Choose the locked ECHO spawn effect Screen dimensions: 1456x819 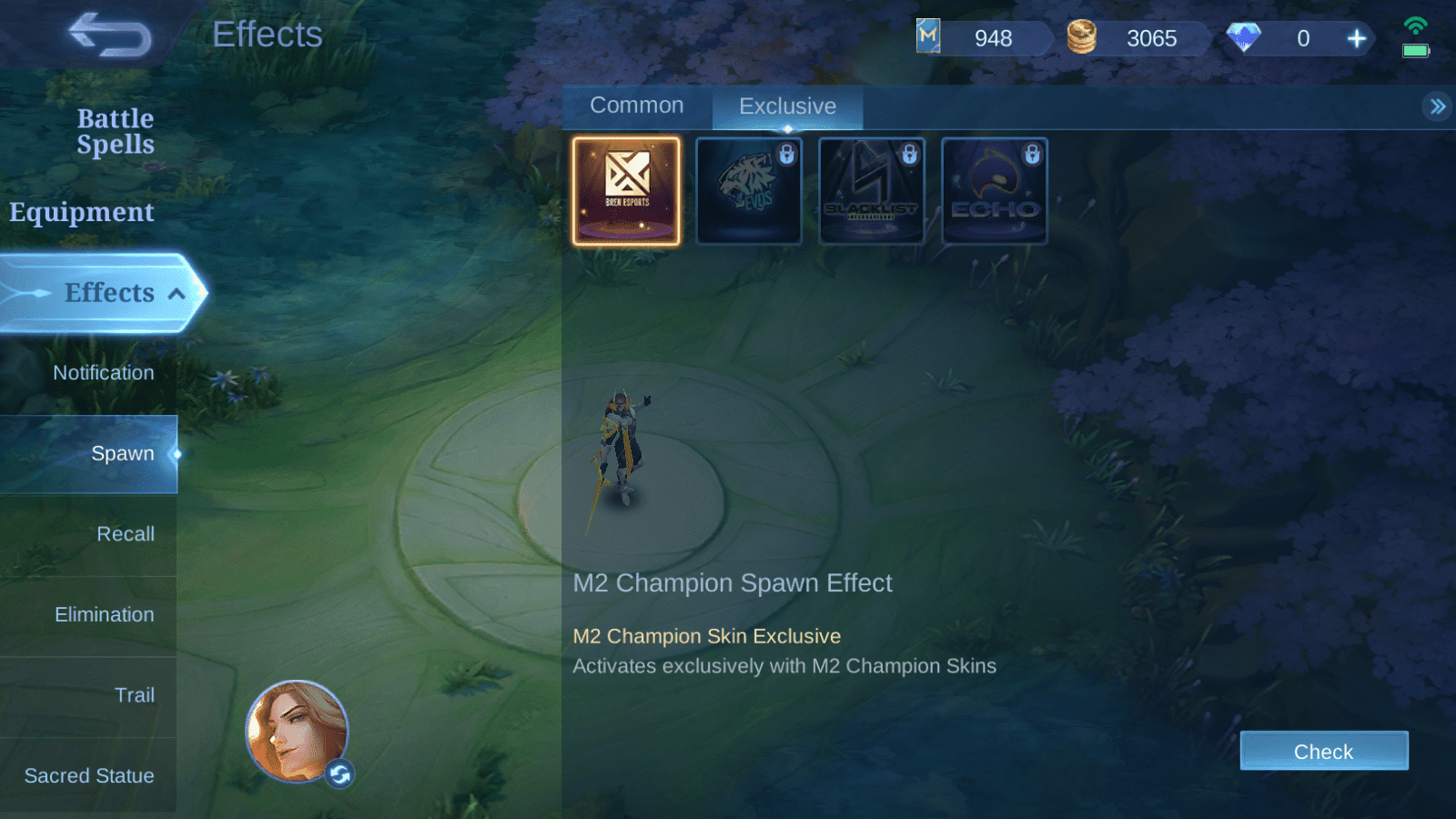pyautogui.click(x=995, y=191)
